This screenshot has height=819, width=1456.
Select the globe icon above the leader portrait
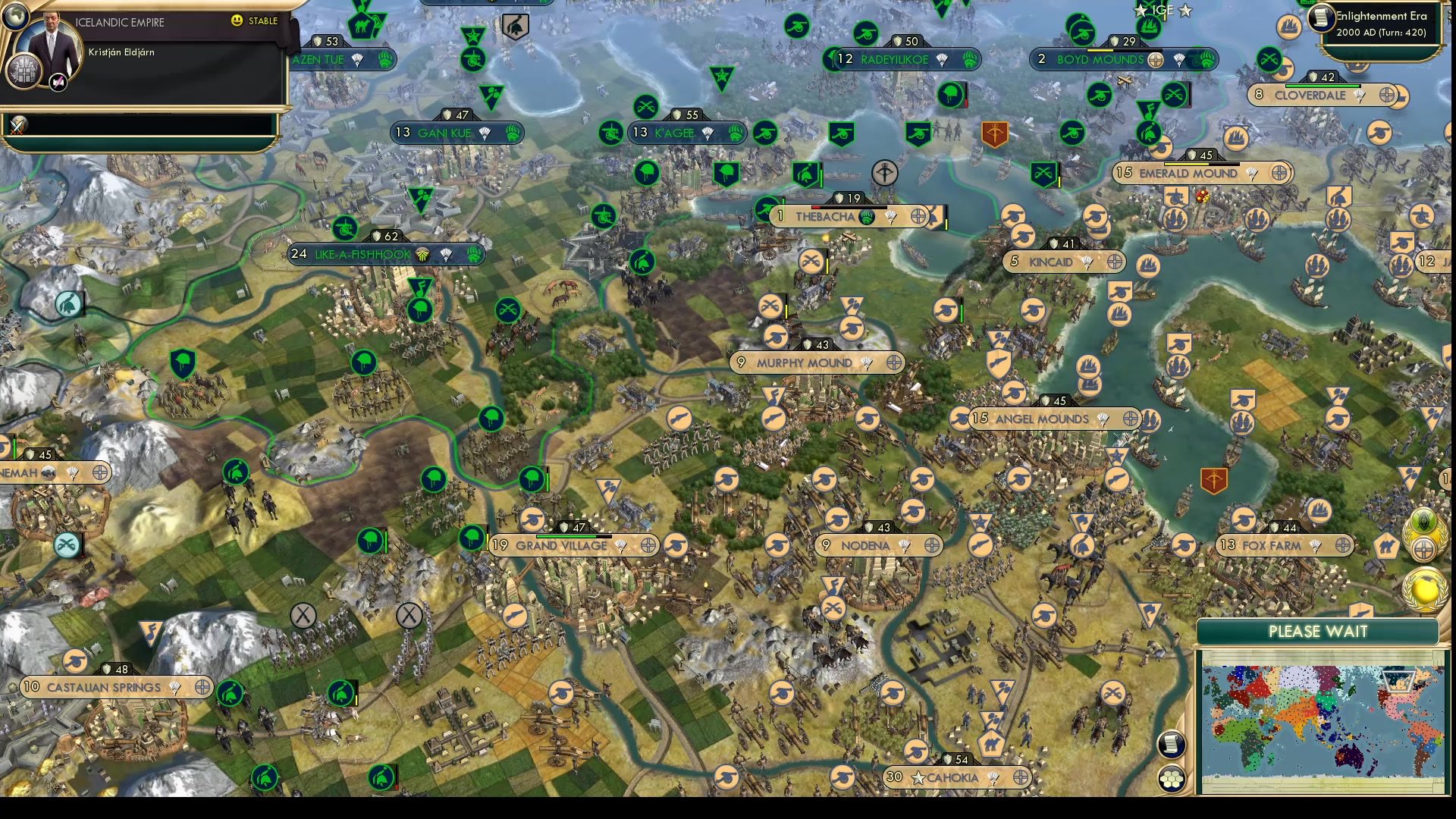pos(15,17)
